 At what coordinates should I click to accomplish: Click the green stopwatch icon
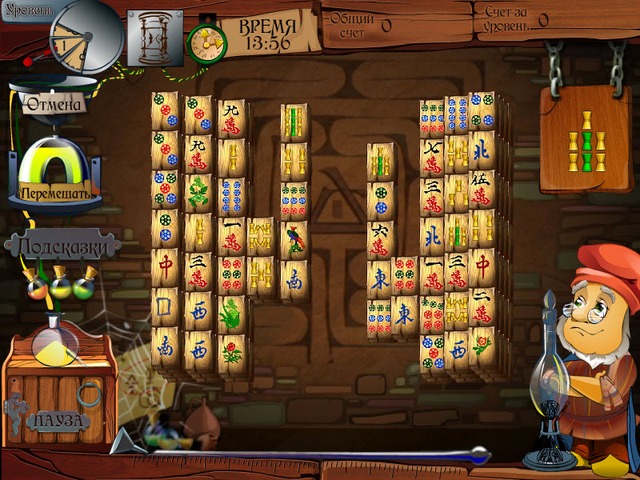tap(207, 40)
